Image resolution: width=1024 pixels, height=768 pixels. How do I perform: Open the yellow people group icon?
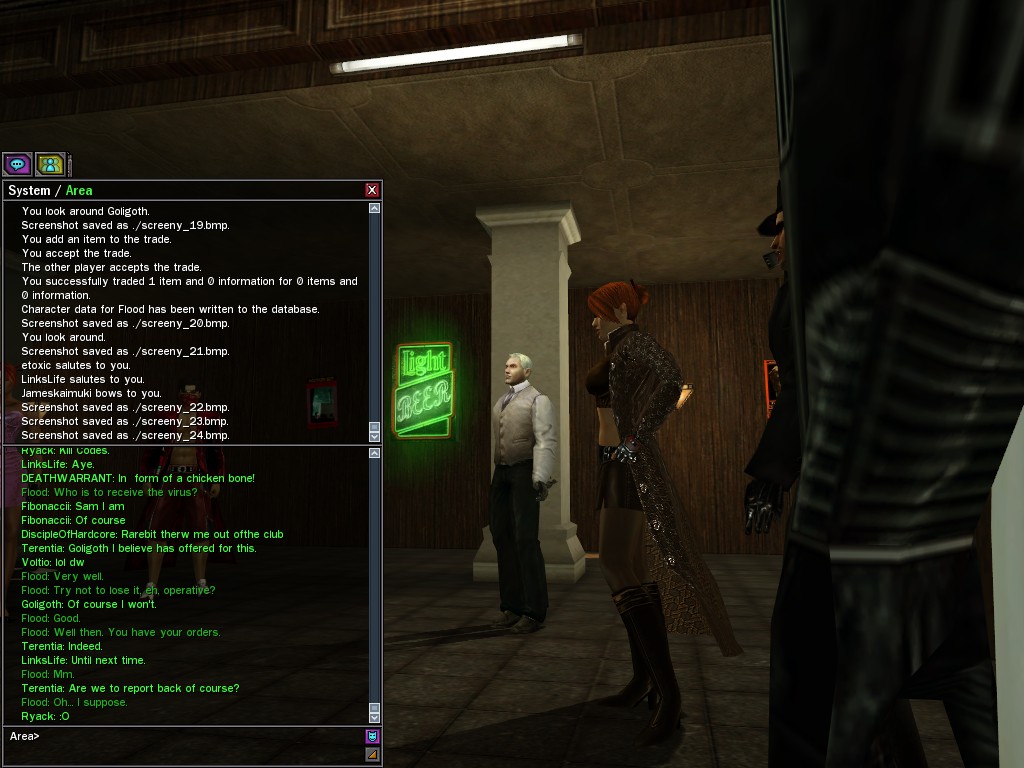[49, 164]
